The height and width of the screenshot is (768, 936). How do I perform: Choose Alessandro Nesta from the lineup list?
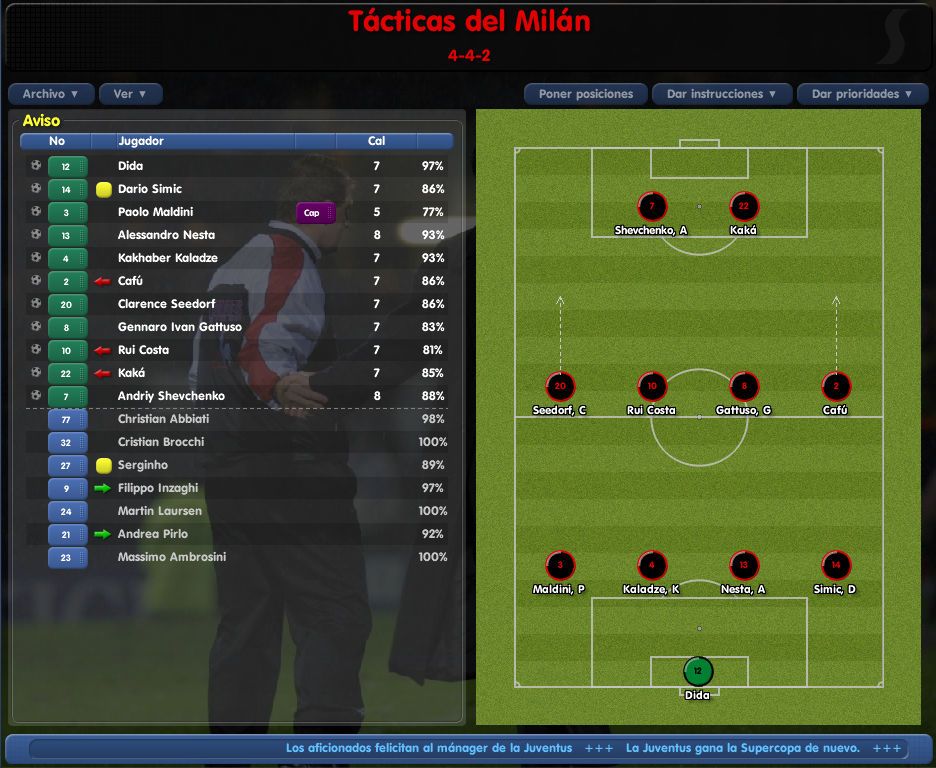tap(167, 235)
